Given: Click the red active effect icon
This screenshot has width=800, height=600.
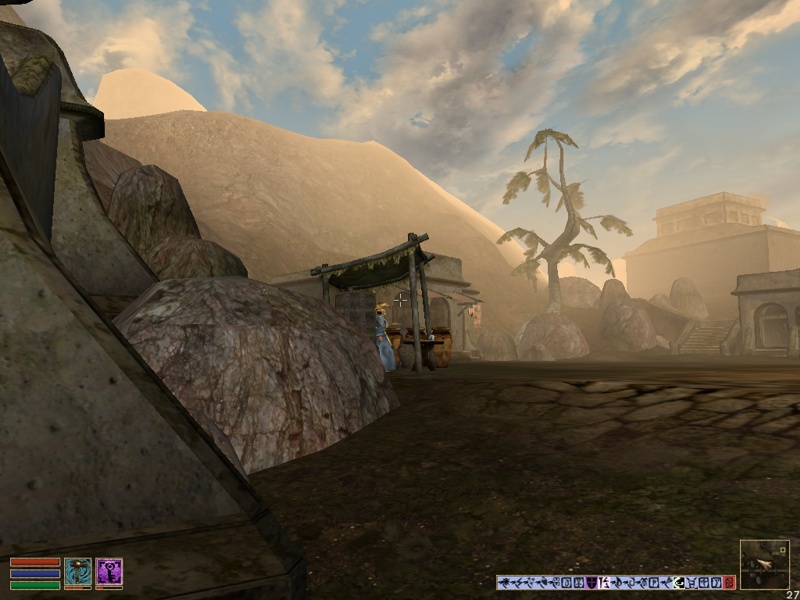Looking at the screenshot, I should pyautogui.click(x=729, y=582).
